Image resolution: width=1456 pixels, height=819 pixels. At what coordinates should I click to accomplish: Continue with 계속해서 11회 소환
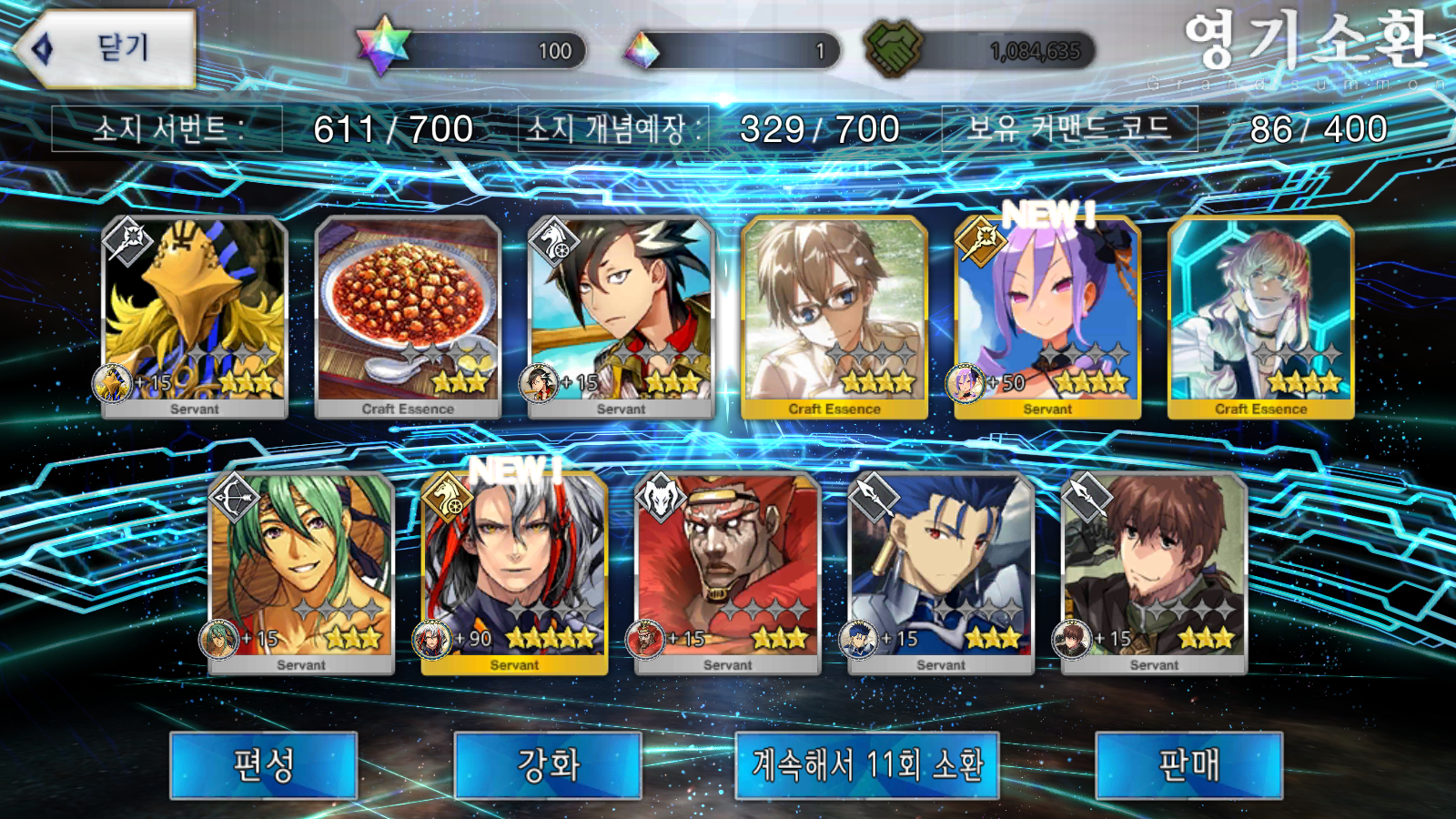point(866,765)
